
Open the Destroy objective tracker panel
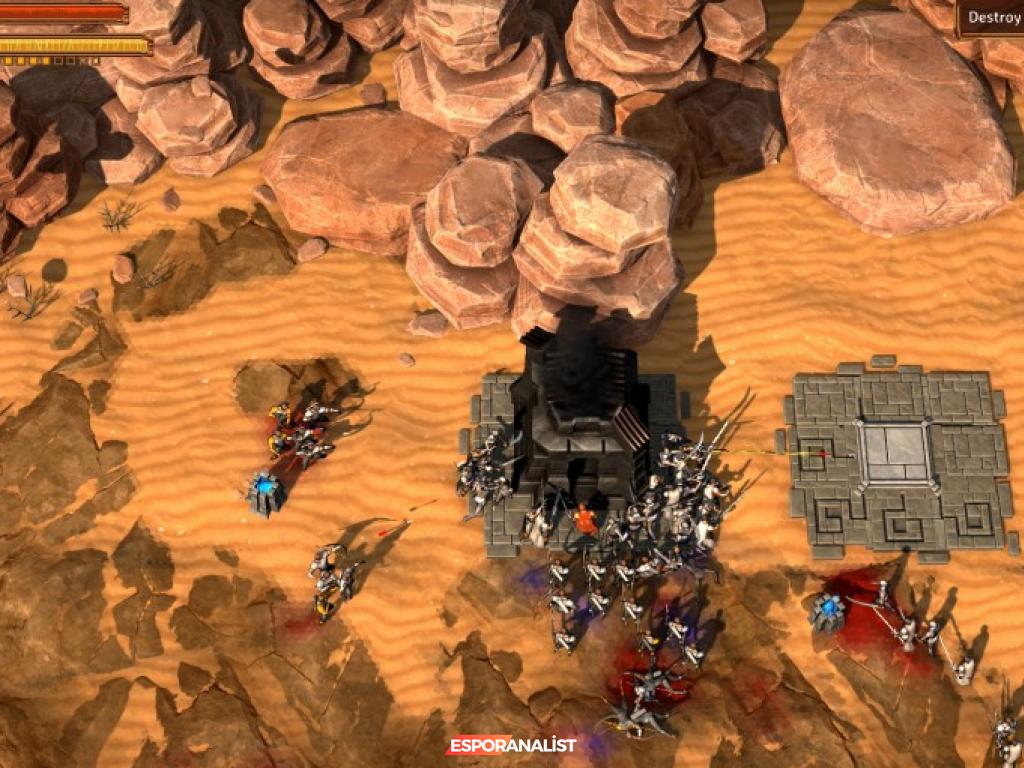click(992, 17)
